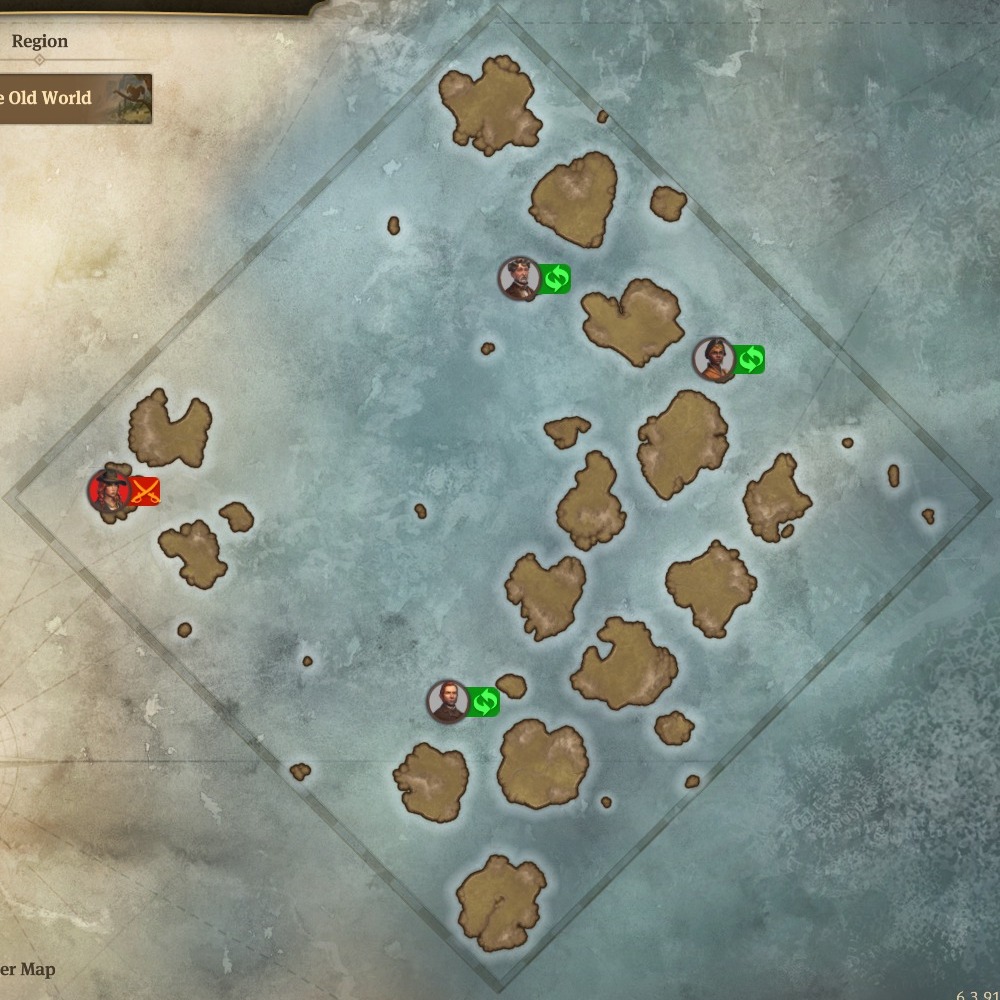The image size is (1000, 1000).
Task: Select the bearded gentleman's portrait marker
Action: click(x=519, y=278)
